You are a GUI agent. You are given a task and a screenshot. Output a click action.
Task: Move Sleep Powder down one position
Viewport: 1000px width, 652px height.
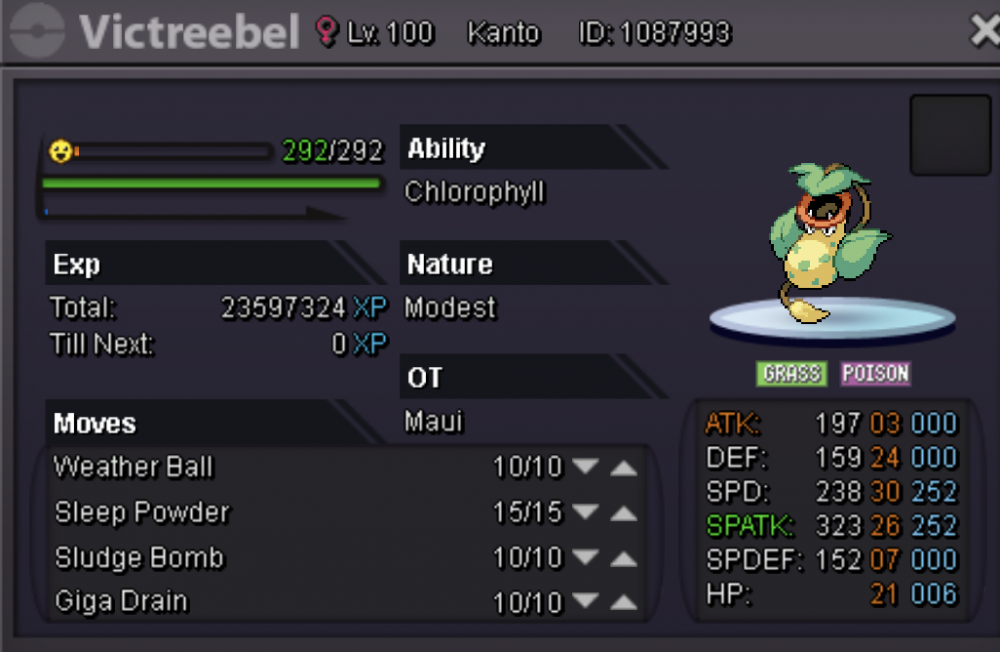point(585,513)
